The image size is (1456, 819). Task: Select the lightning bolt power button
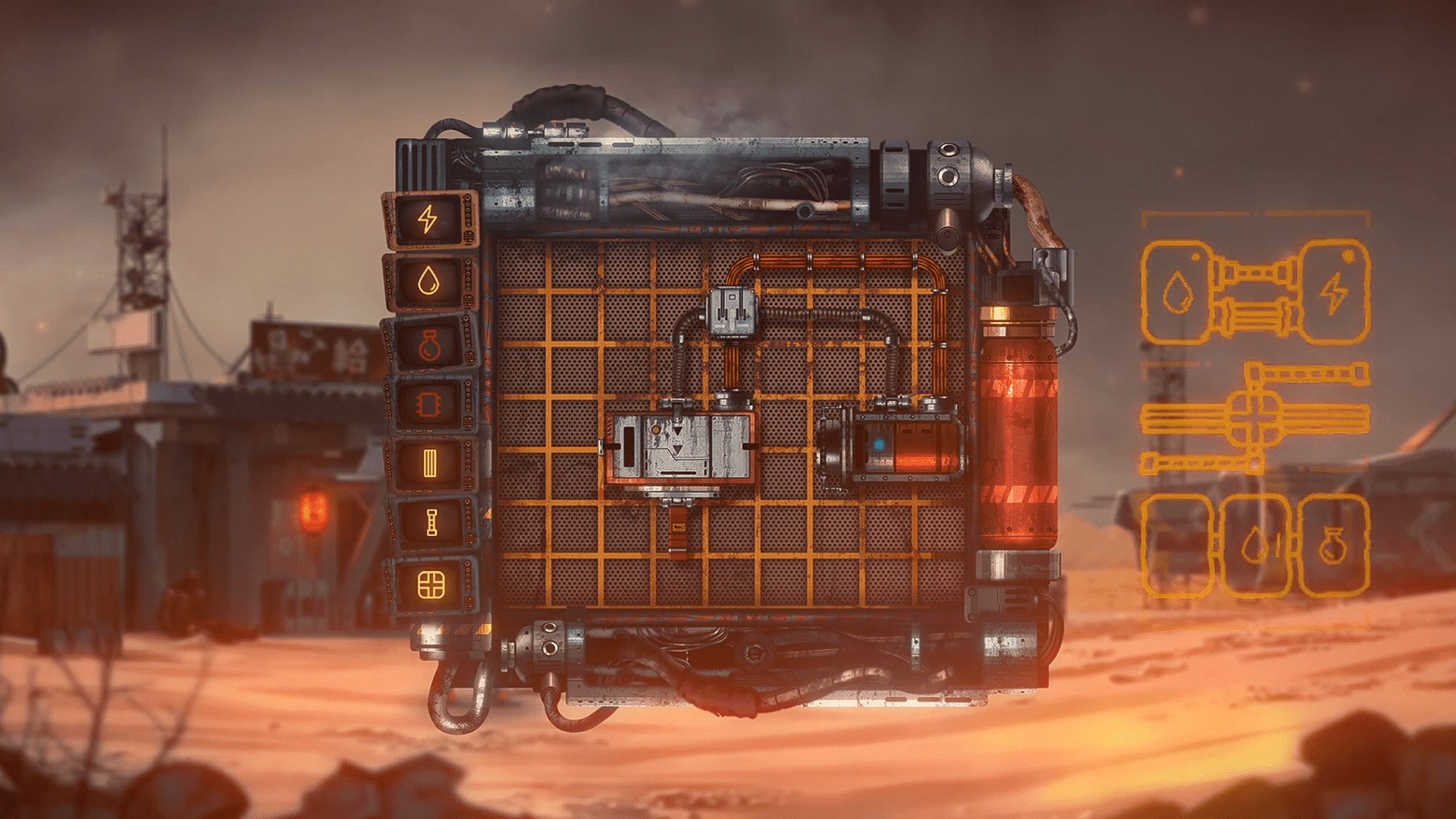click(x=428, y=220)
